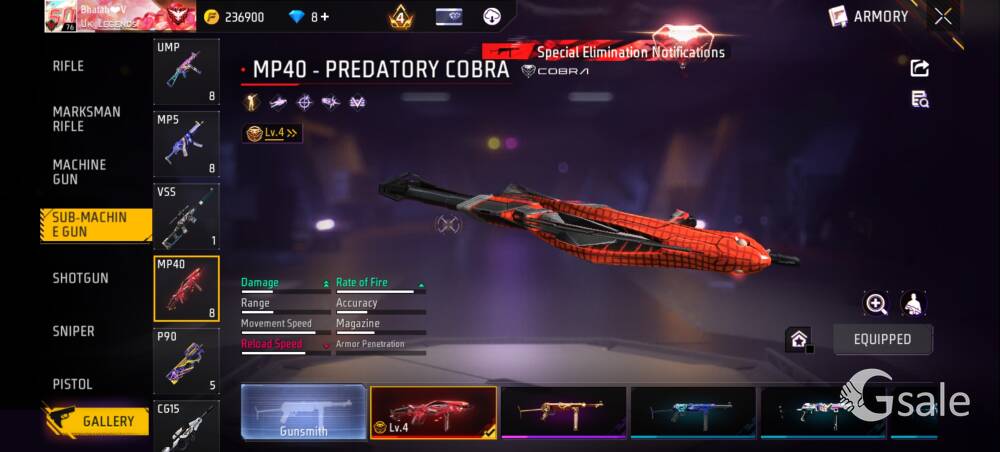Switch to the Rifle category
The image size is (1000, 452).
(68, 66)
